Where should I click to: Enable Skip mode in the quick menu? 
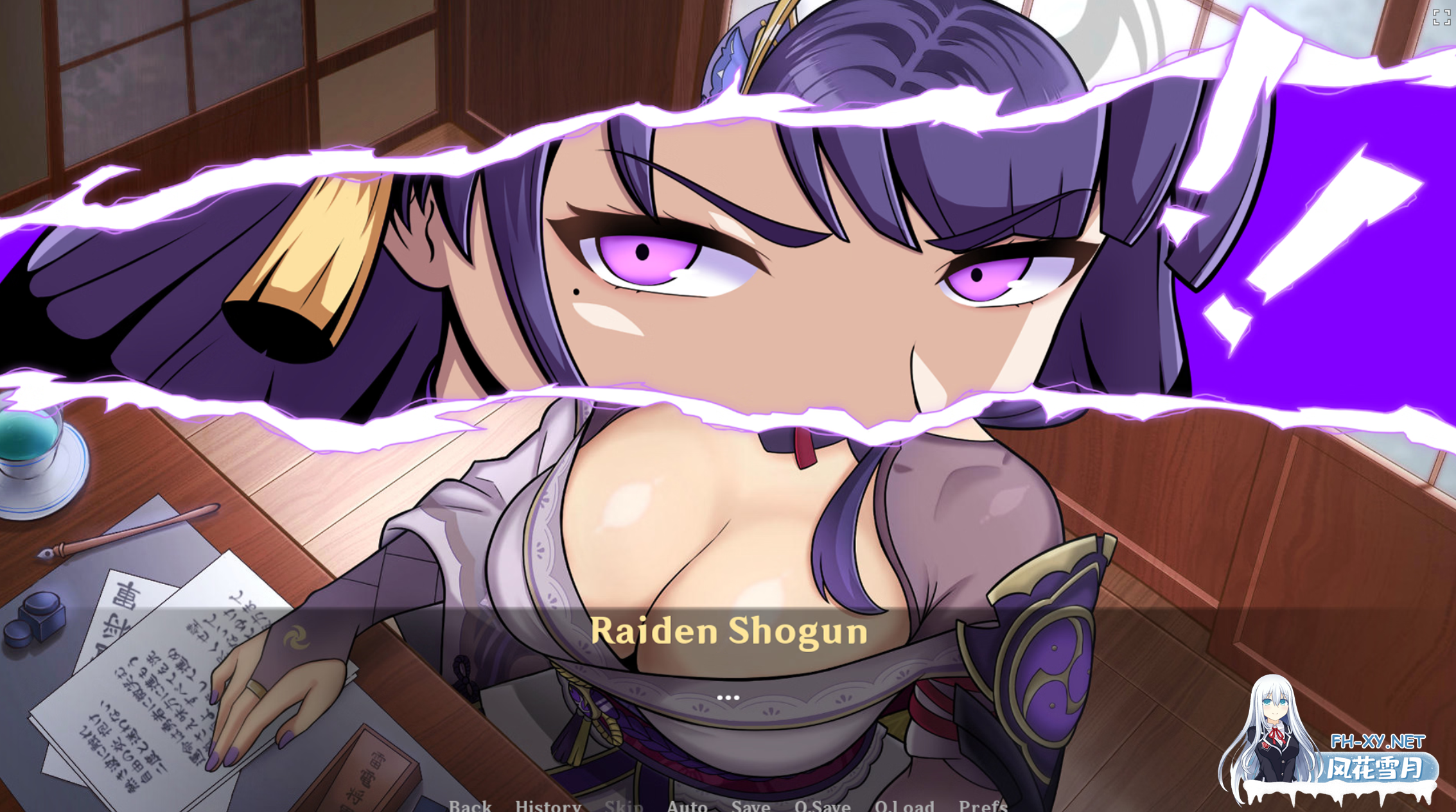pyautogui.click(x=624, y=804)
